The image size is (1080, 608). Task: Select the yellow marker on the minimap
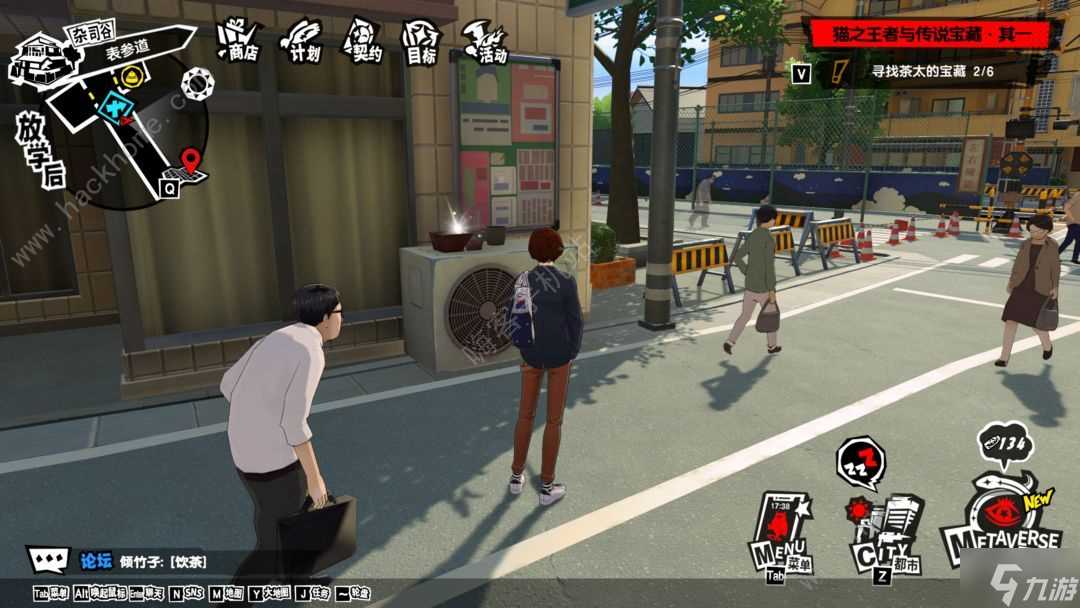(x=131, y=74)
